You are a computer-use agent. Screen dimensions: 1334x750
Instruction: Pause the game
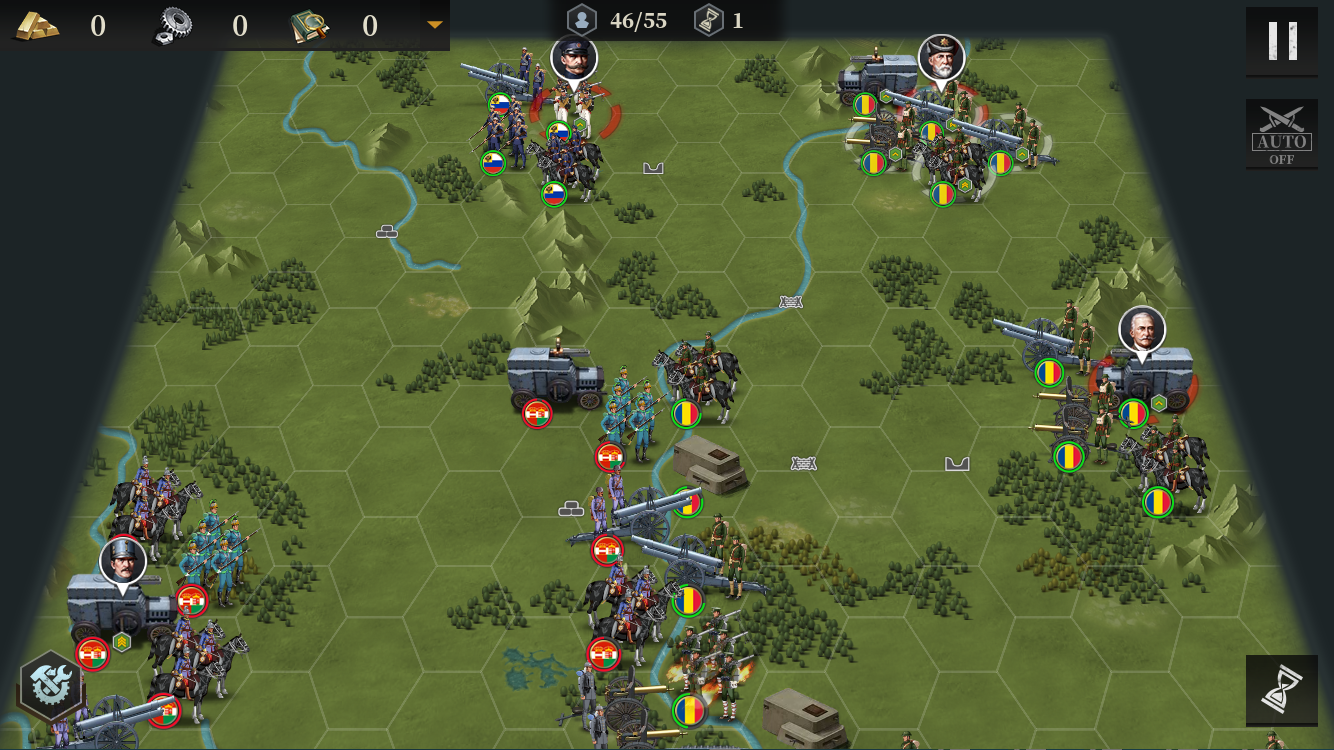pos(1281,41)
